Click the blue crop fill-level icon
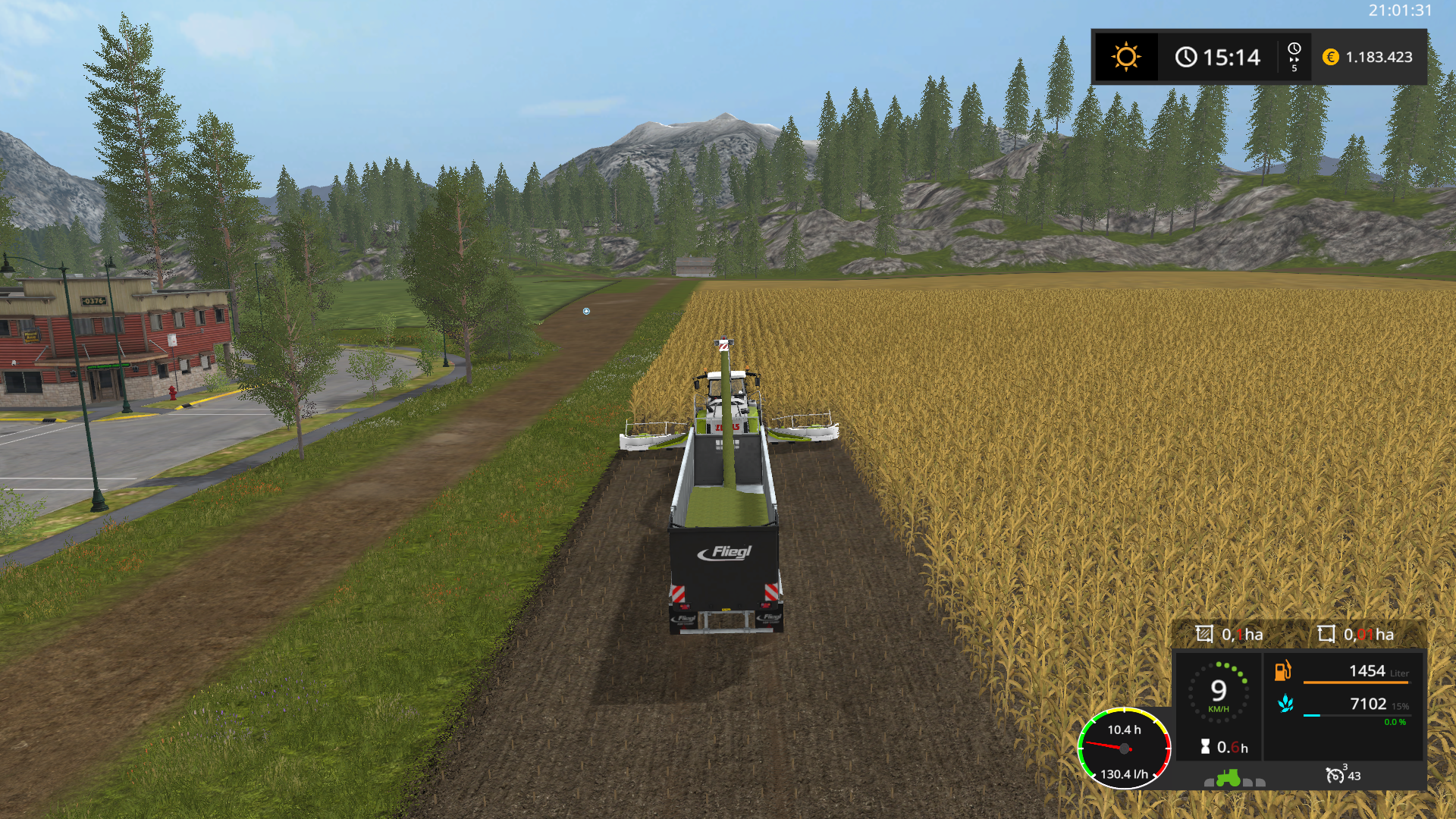This screenshot has height=819, width=1456. coord(1285,704)
